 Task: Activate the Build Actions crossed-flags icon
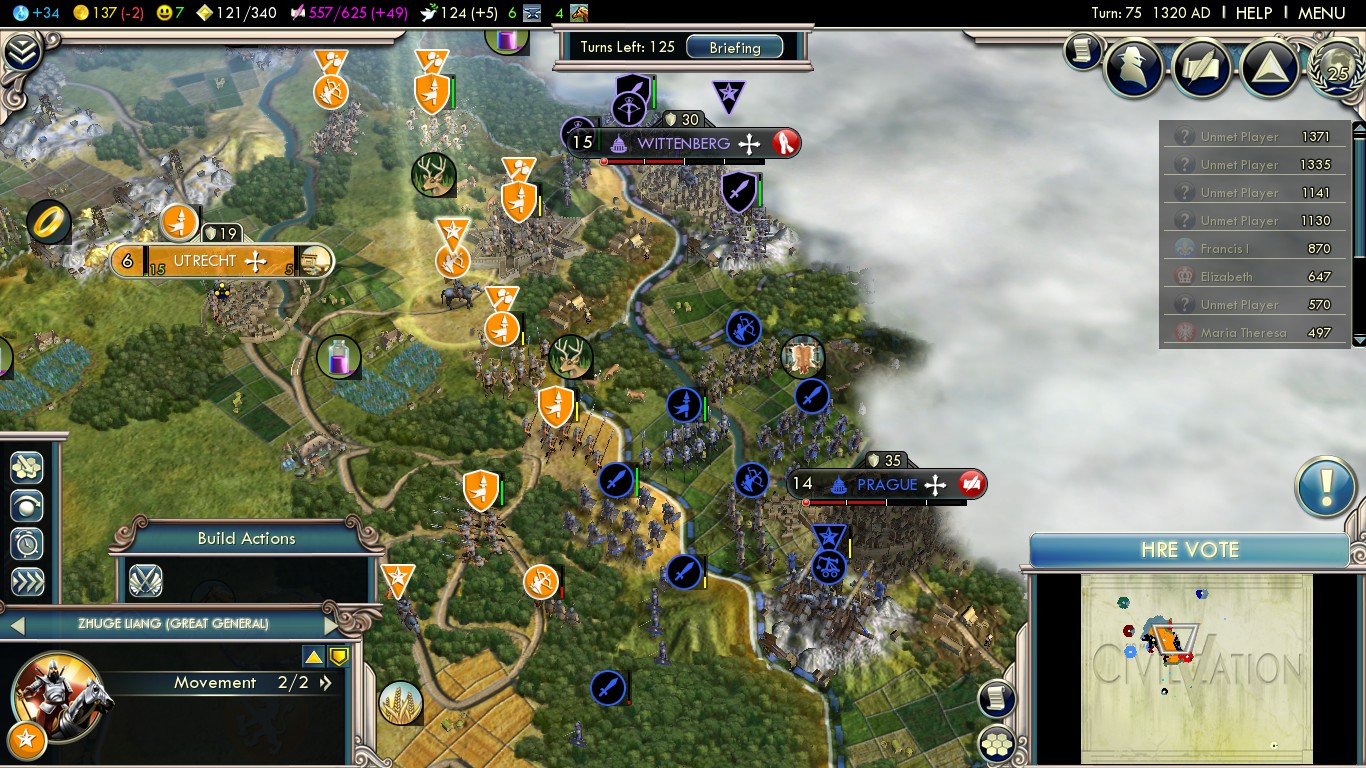(x=146, y=581)
